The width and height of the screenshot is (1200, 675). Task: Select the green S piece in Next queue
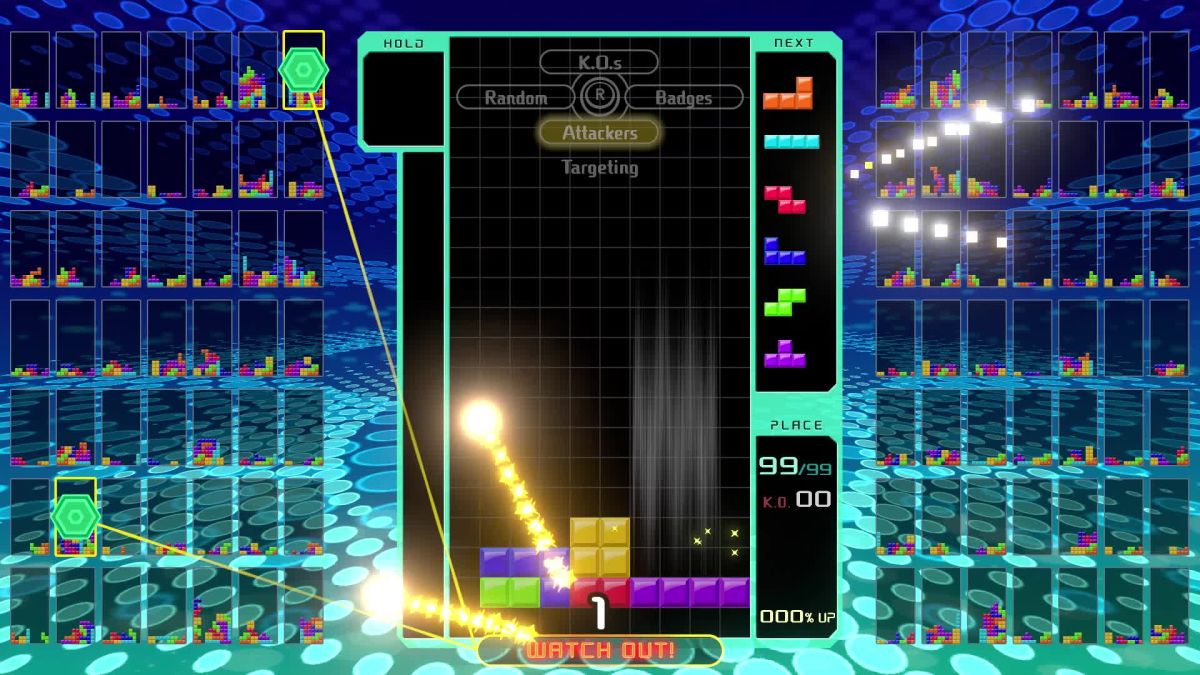point(786,303)
